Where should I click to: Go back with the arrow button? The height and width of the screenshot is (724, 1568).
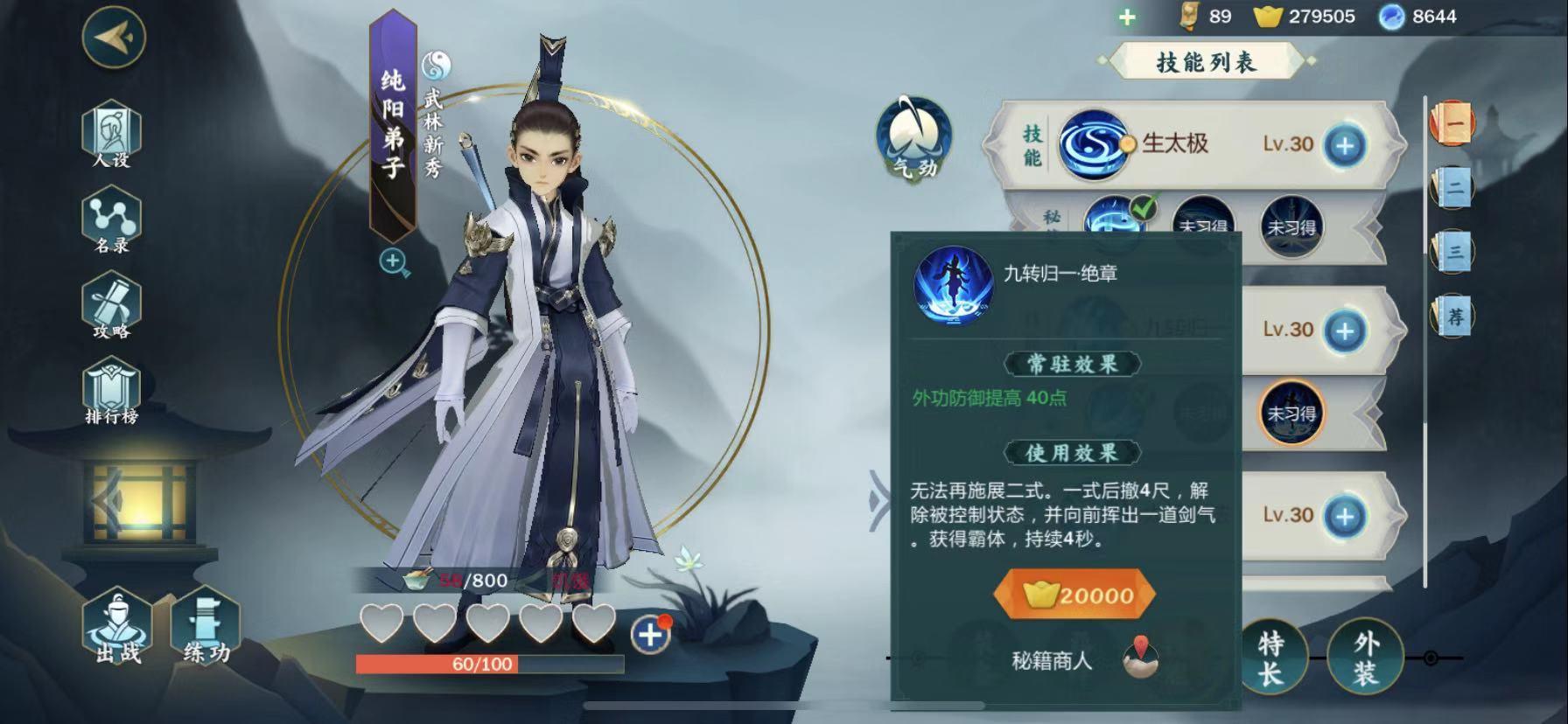pyautogui.click(x=114, y=37)
